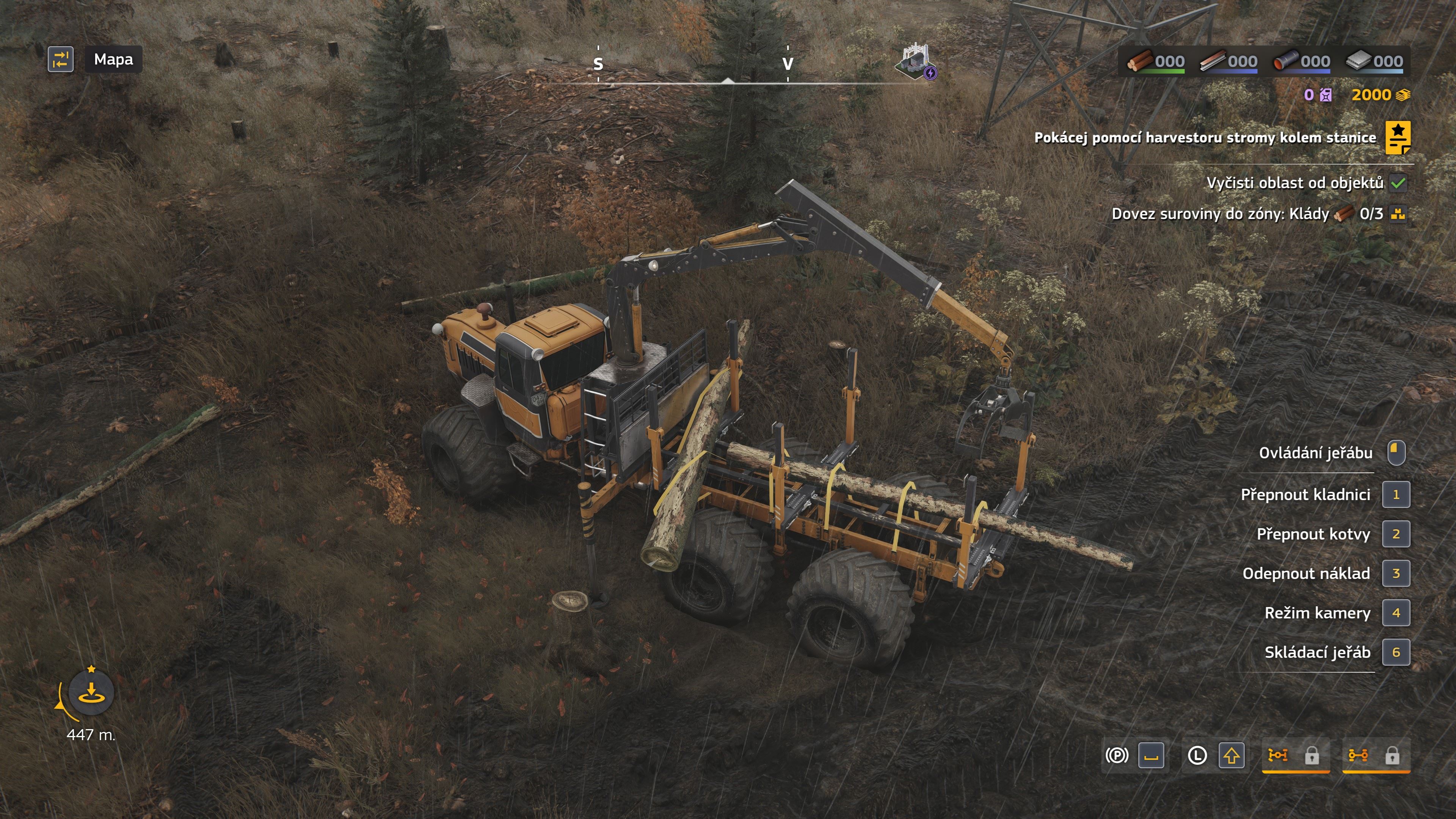Select the concrete slabs resource icon
Viewport: 1456px width, 819px height.
click(x=1359, y=61)
